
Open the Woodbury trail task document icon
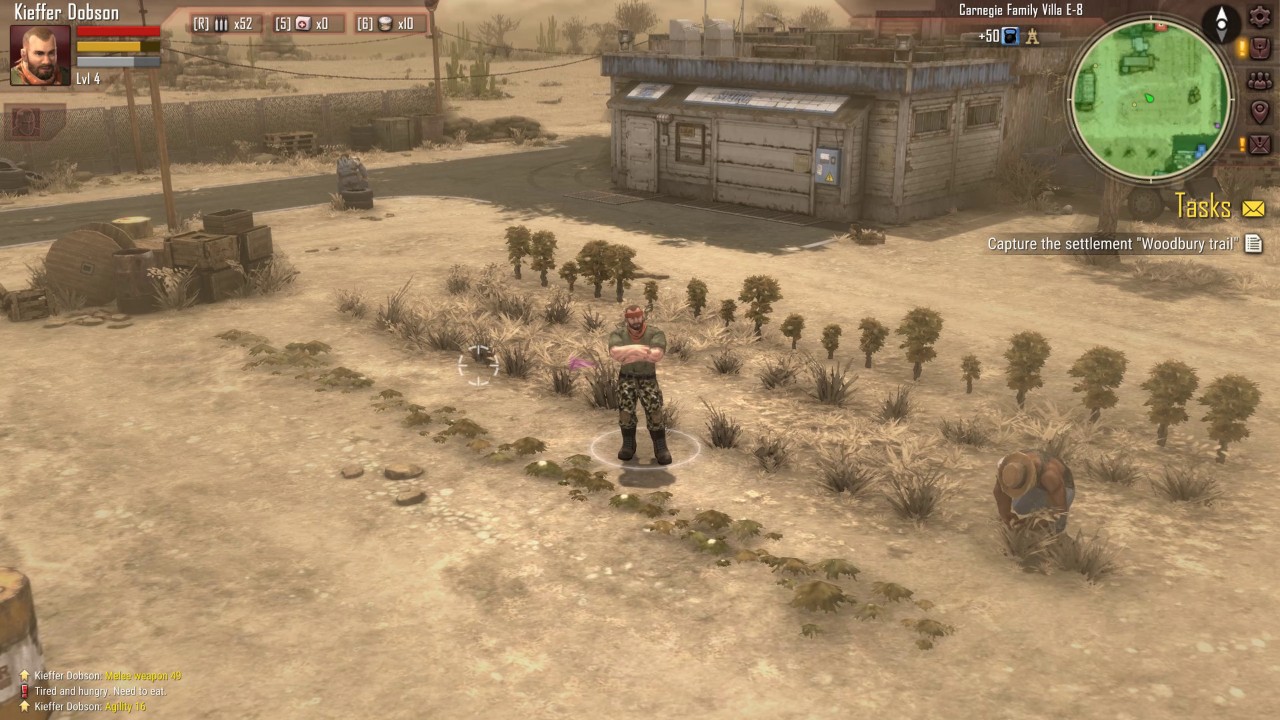coord(1253,244)
